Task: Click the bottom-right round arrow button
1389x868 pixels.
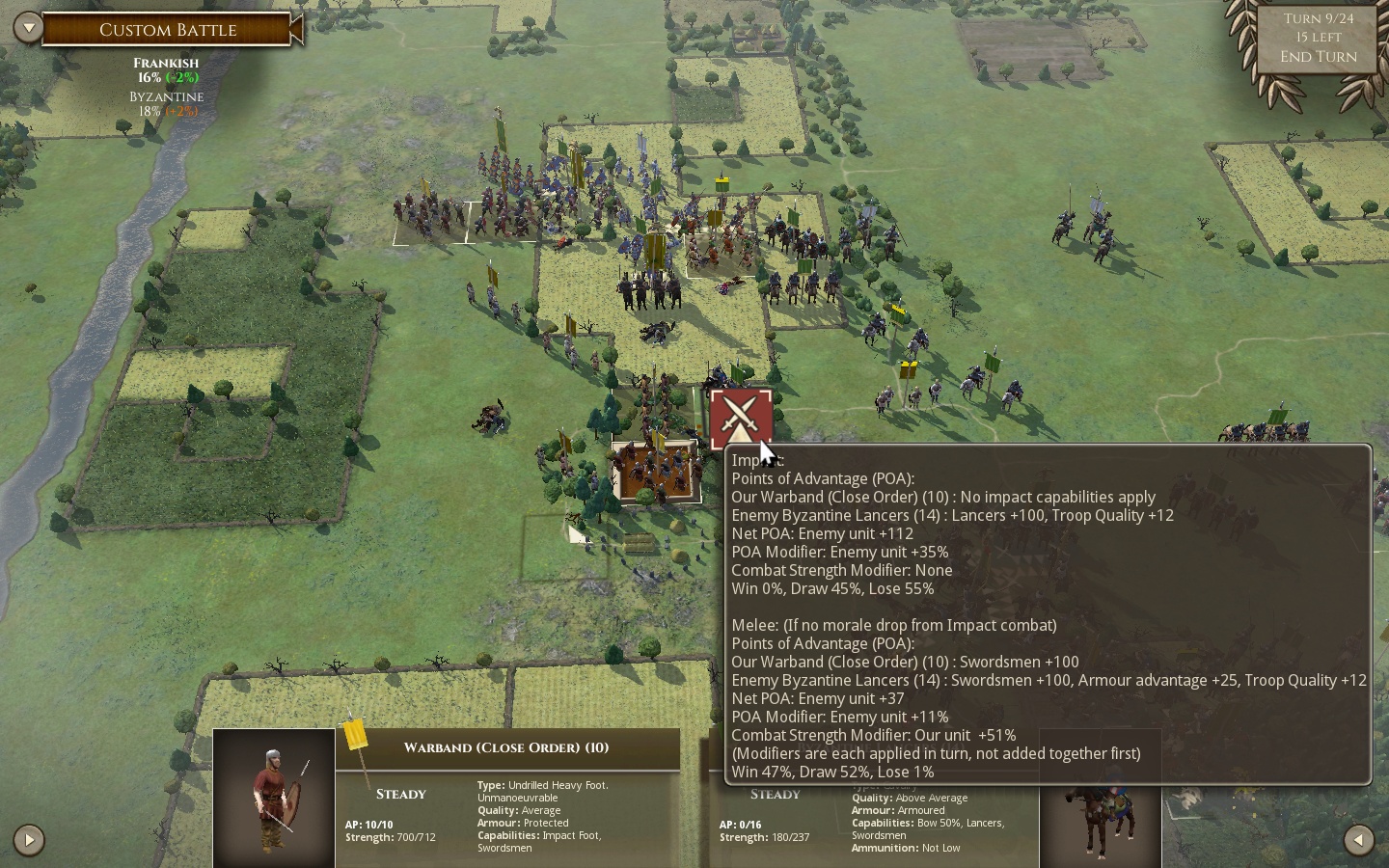Action: [x=1358, y=840]
